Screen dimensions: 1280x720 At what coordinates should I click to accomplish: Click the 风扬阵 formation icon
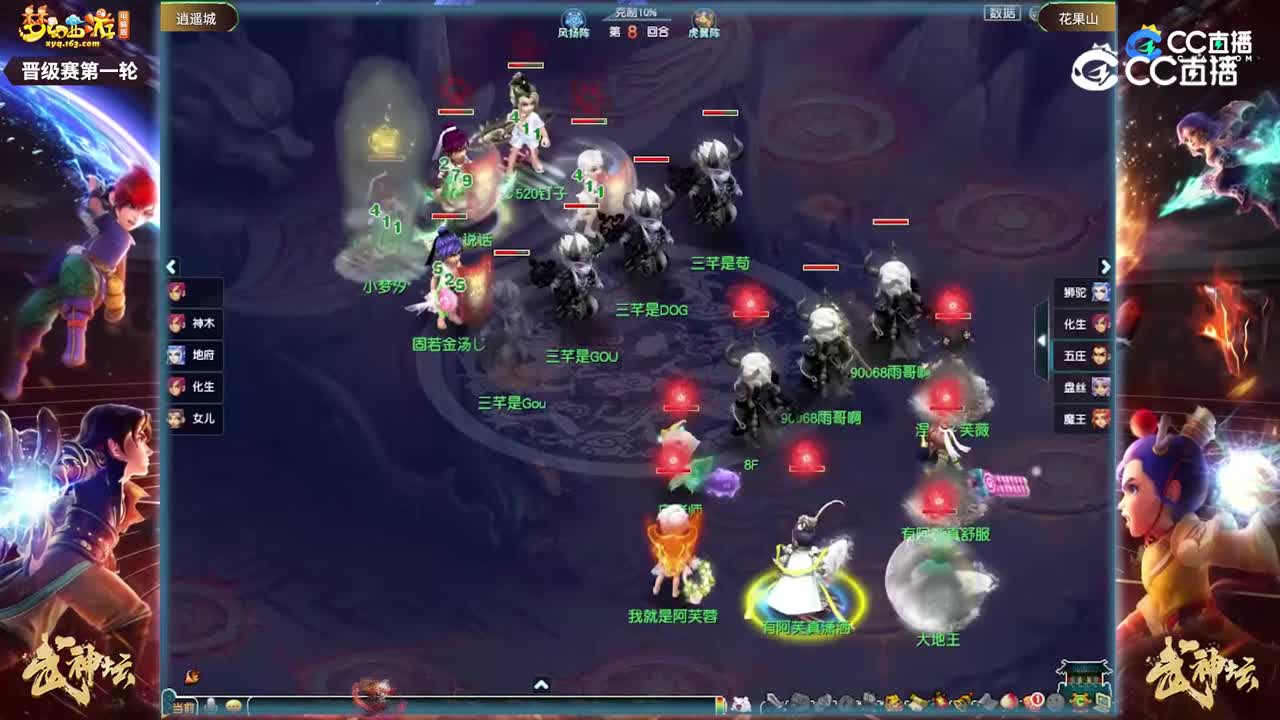[x=574, y=17]
